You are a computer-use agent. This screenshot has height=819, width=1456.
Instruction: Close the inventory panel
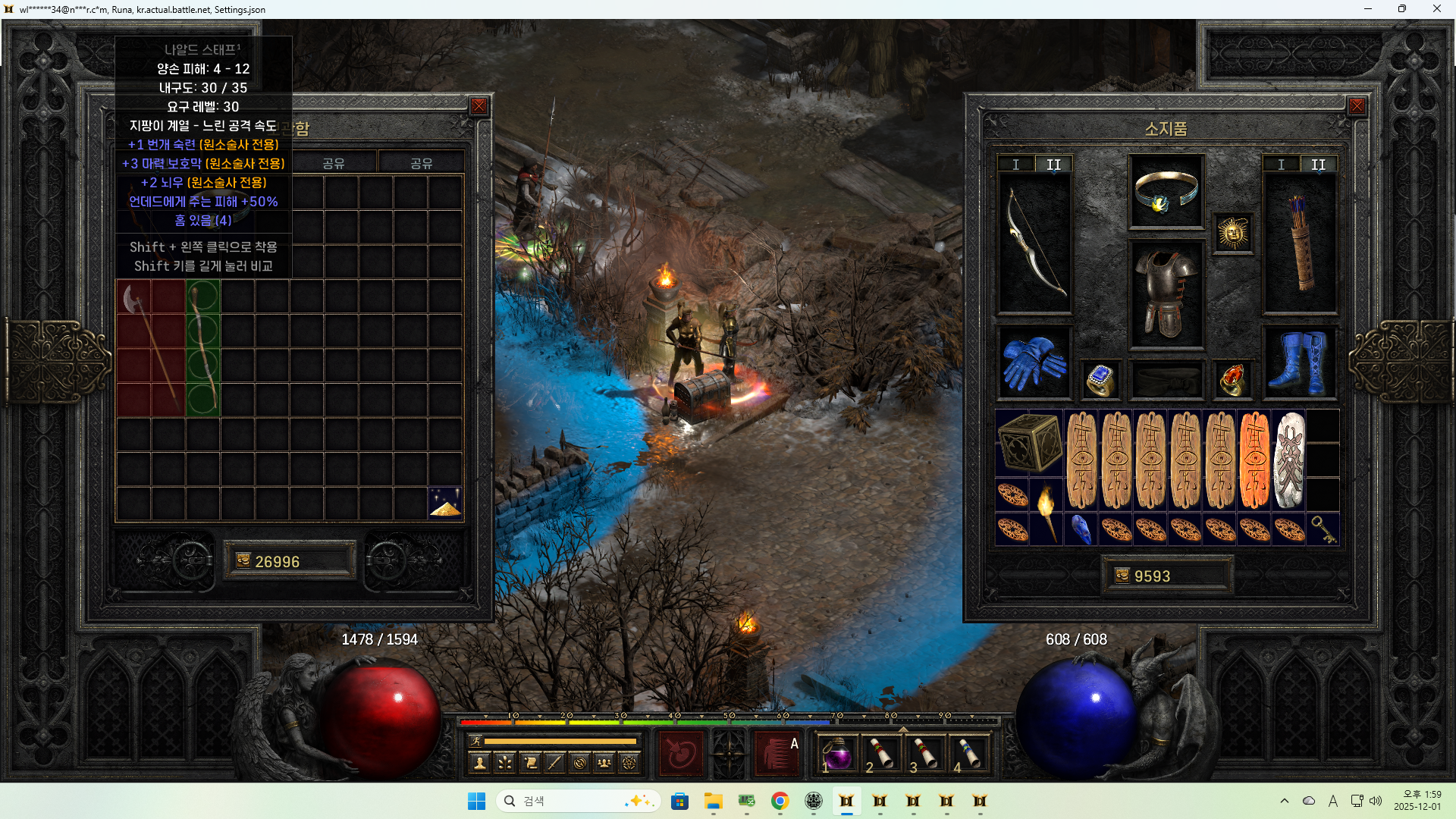(x=1357, y=107)
